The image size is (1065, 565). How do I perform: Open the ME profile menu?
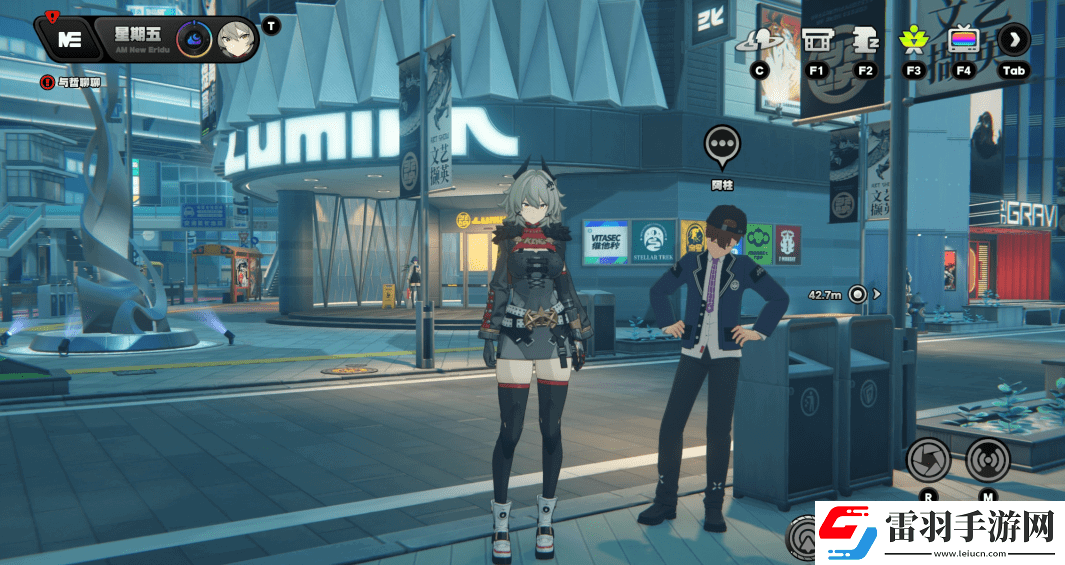tap(69, 40)
